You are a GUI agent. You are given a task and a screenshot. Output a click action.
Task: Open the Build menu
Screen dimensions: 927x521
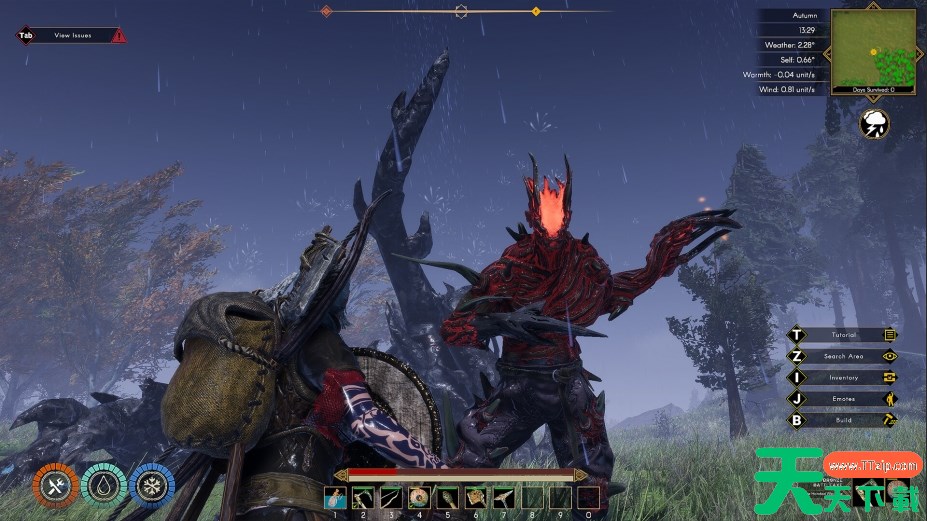[843, 420]
